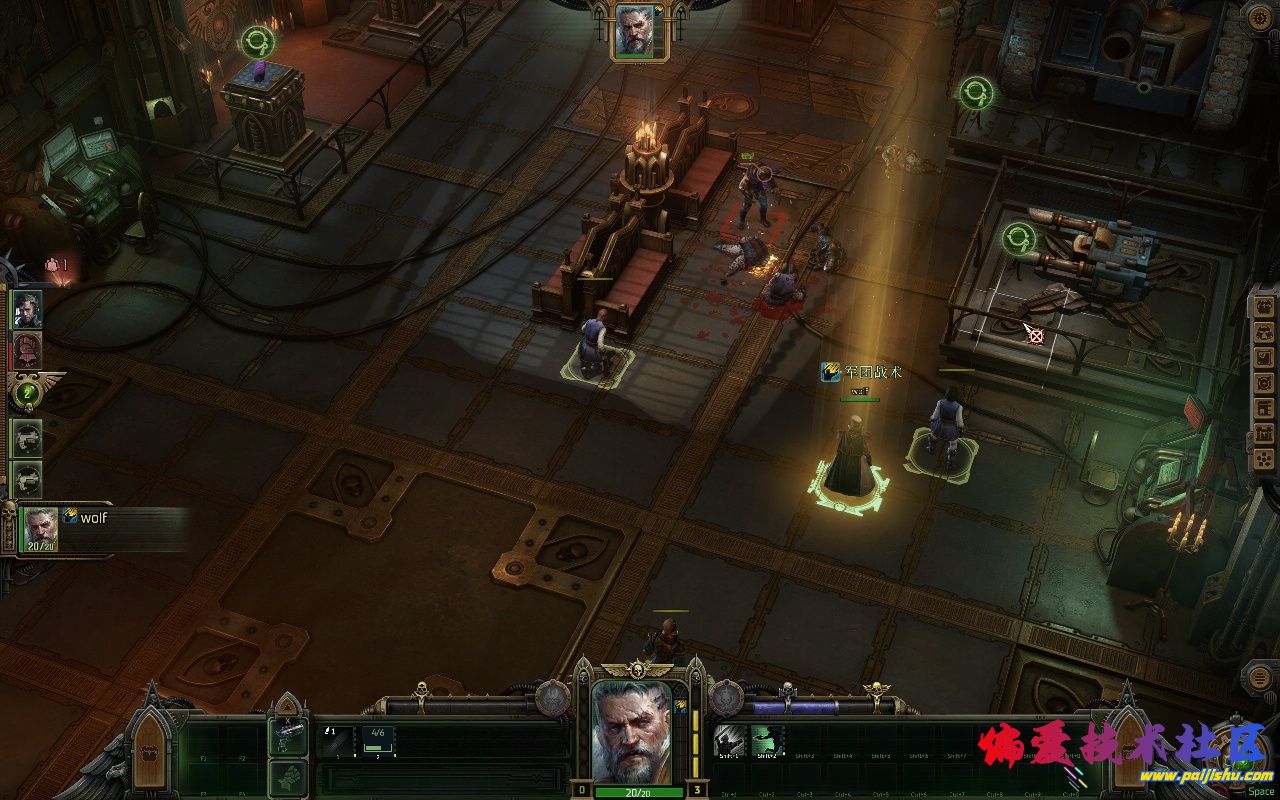
Task: Click the round emblem right of portrait
Action: tap(727, 697)
